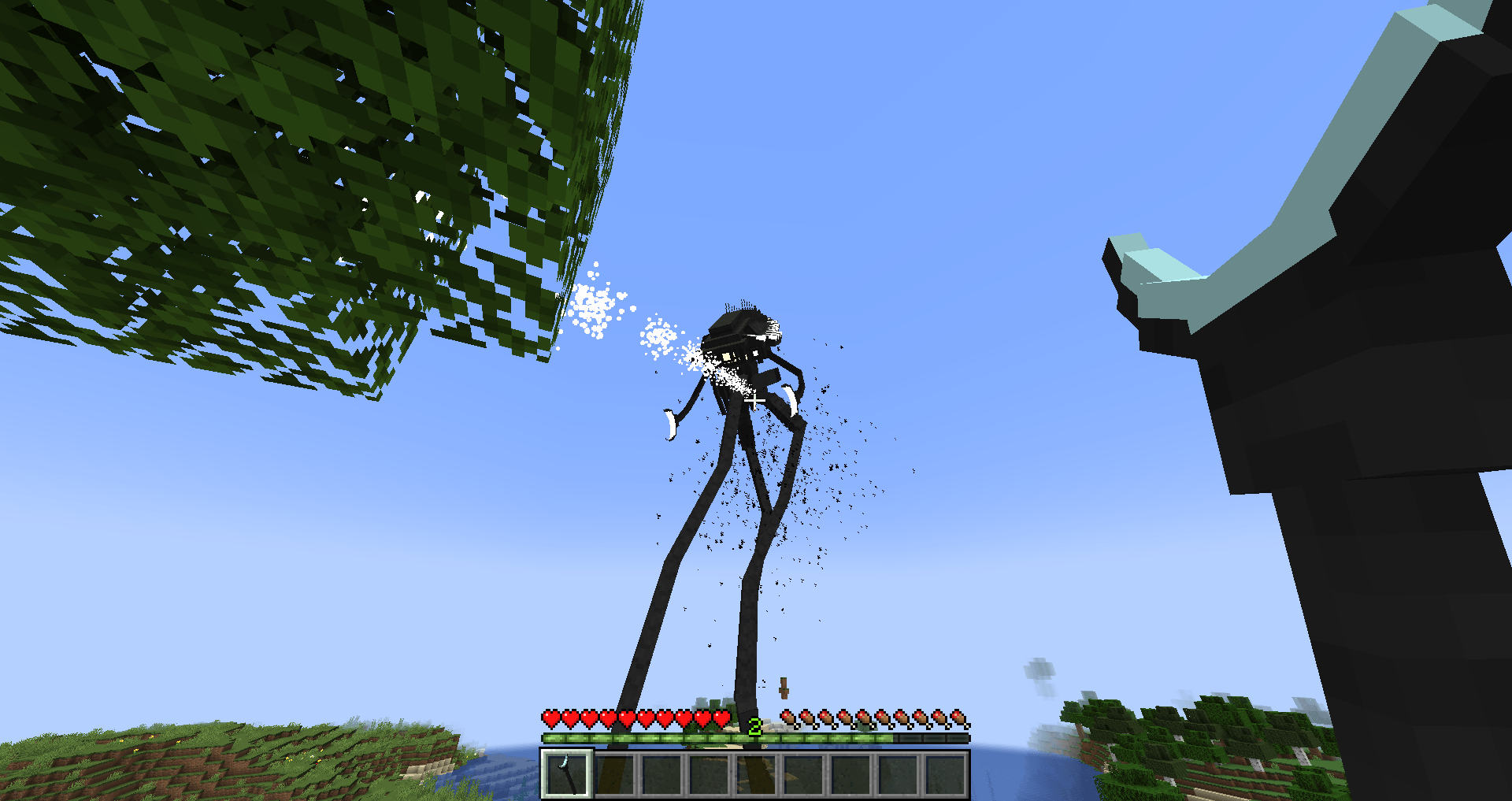Click the fifth drumstick hunger icon
This screenshot has width=1512, height=801.
coord(864,718)
